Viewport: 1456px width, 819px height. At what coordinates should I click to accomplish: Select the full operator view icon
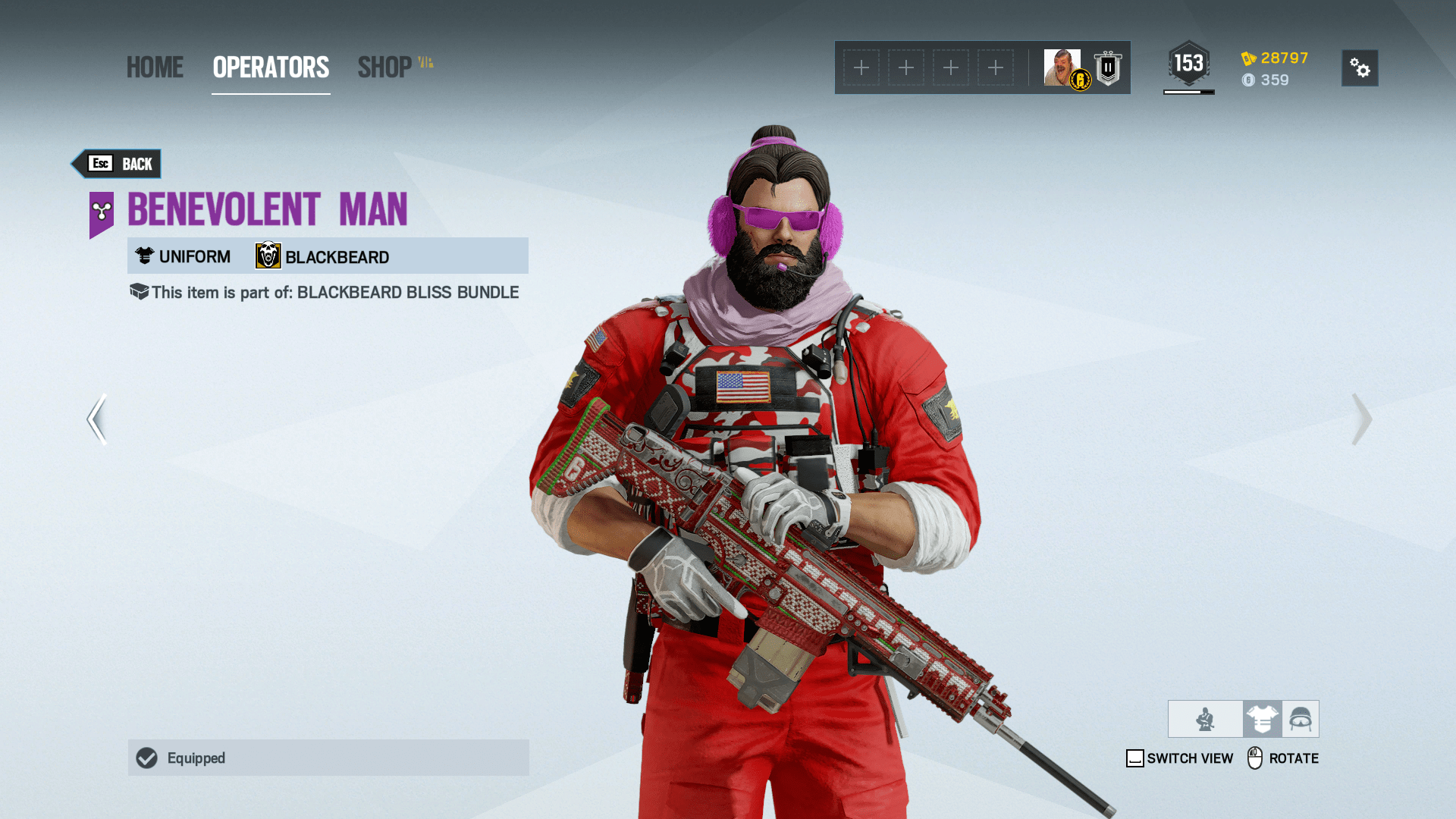1205,718
